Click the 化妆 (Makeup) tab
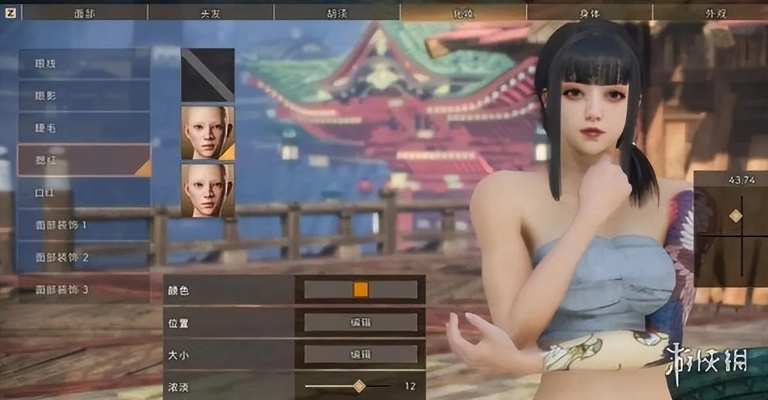The image size is (768, 400). pos(463,12)
